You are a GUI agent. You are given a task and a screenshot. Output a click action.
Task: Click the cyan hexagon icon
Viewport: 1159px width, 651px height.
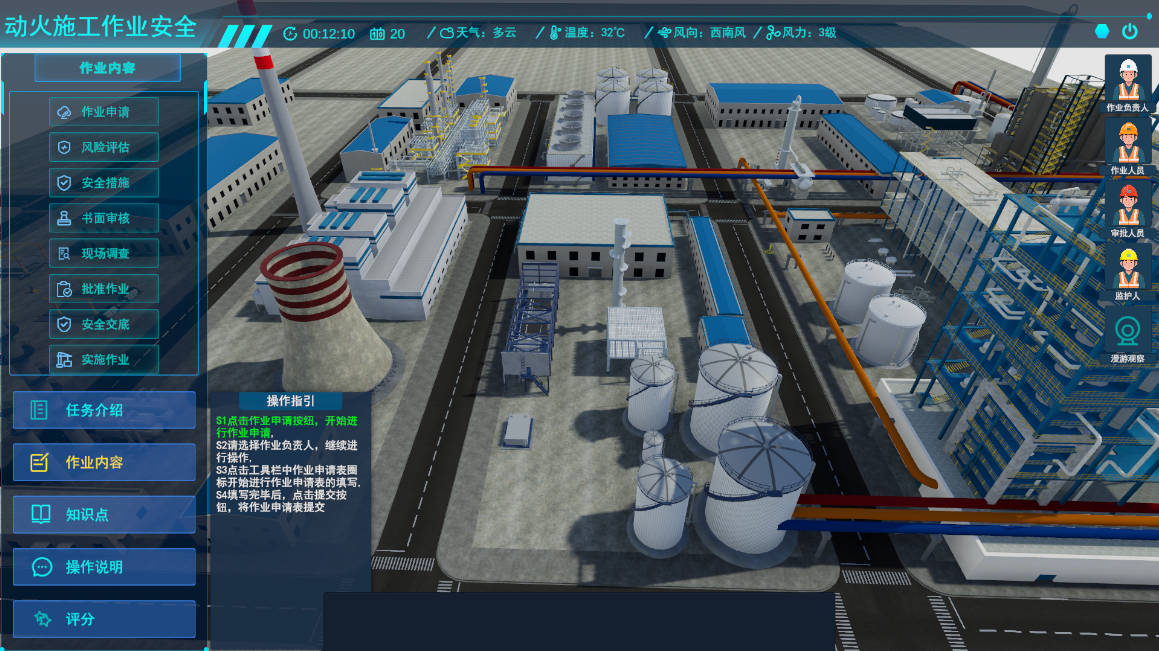pyautogui.click(x=1102, y=31)
